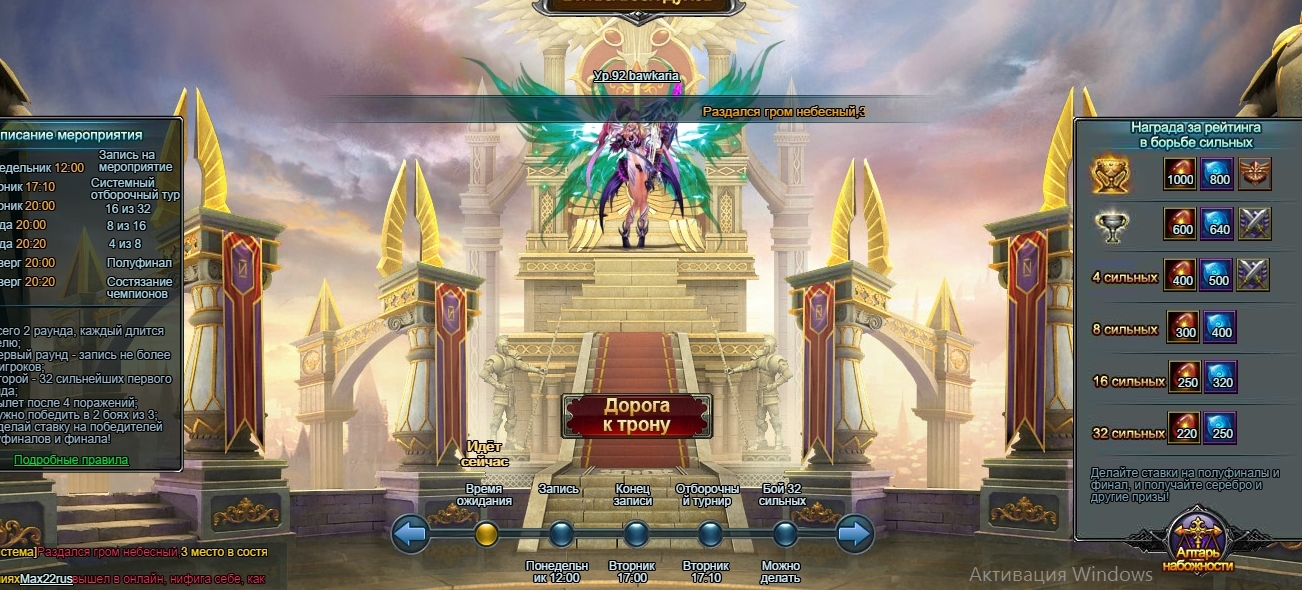
Task: Select the Бой 32 сильных stage node
Action: [785, 534]
